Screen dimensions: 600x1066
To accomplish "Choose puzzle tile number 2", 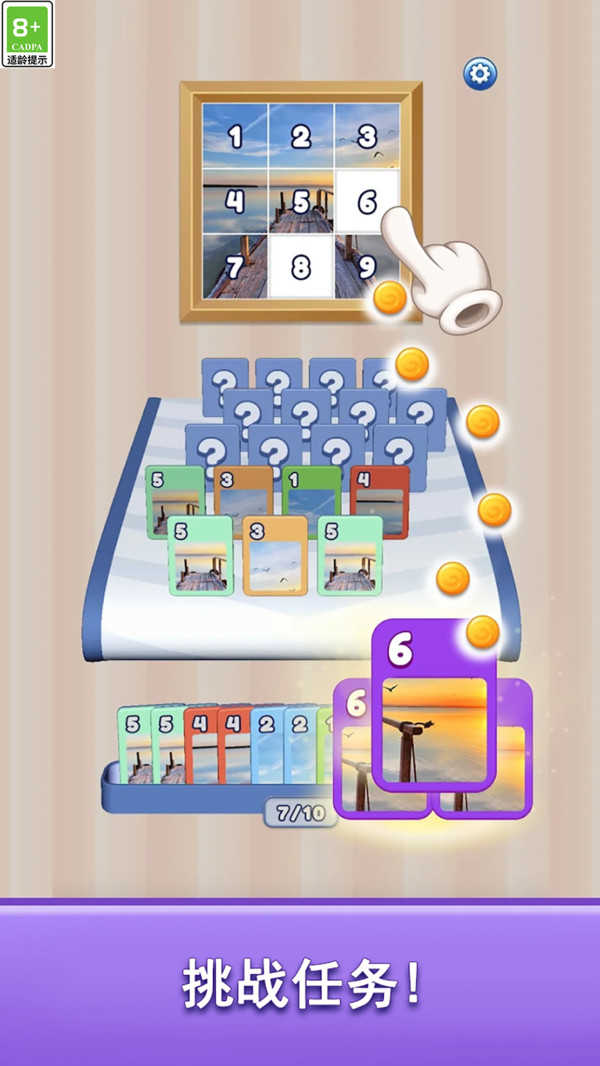I will coord(301,136).
